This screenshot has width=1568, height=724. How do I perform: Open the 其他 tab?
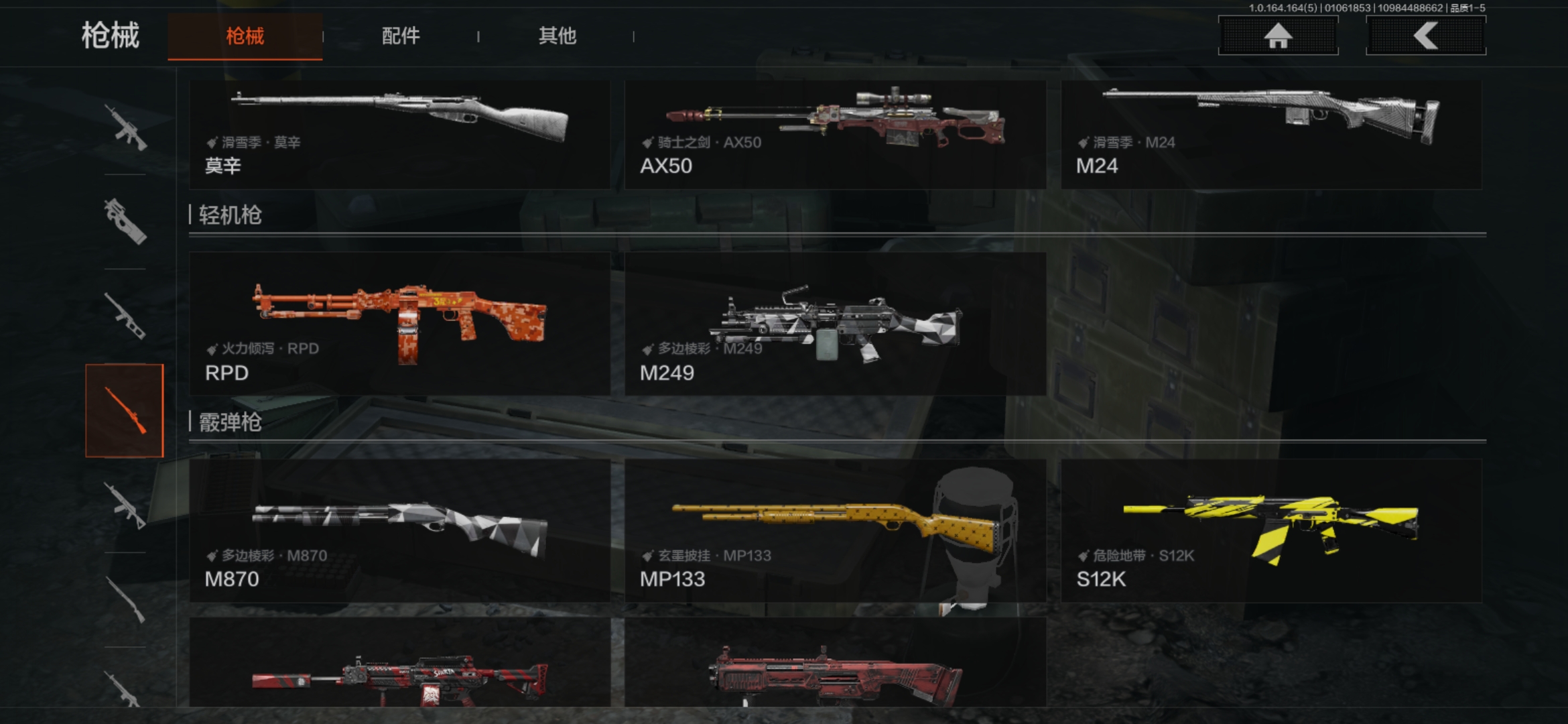point(557,36)
